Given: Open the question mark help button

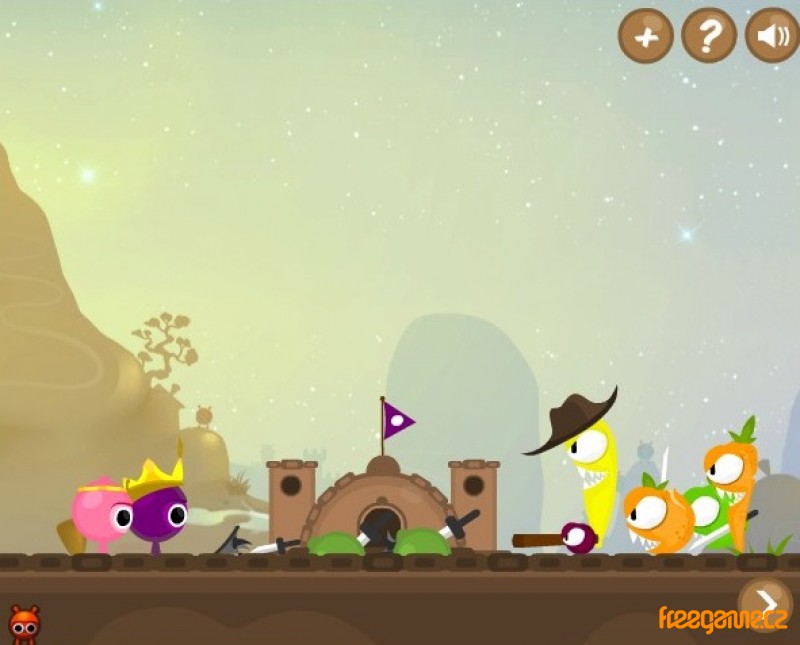Looking at the screenshot, I should click(x=709, y=36).
